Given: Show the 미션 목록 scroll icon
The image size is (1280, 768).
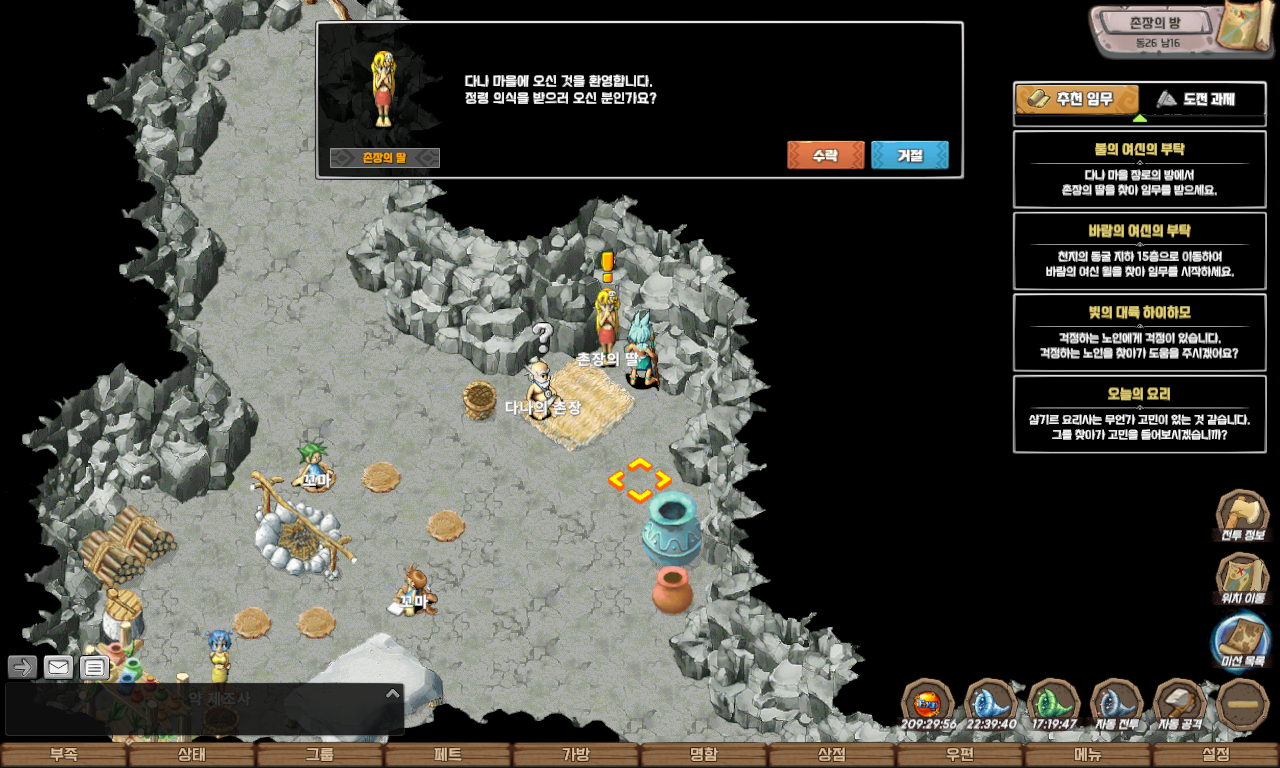Looking at the screenshot, I should click(1242, 640).
